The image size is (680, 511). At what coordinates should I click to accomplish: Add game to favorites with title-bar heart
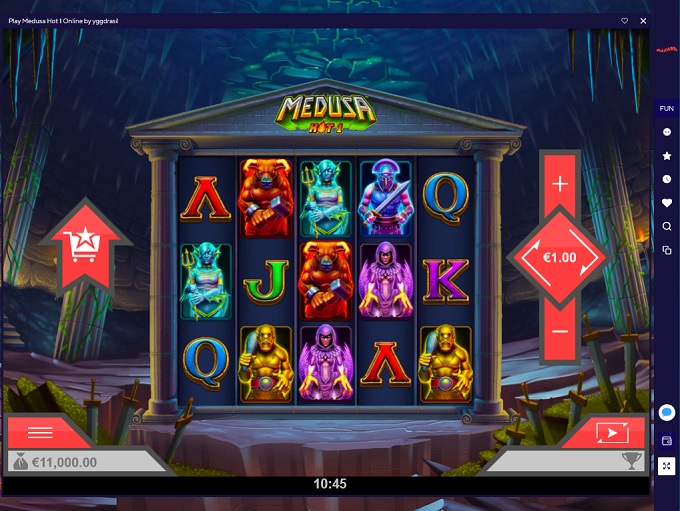point(625,20)
